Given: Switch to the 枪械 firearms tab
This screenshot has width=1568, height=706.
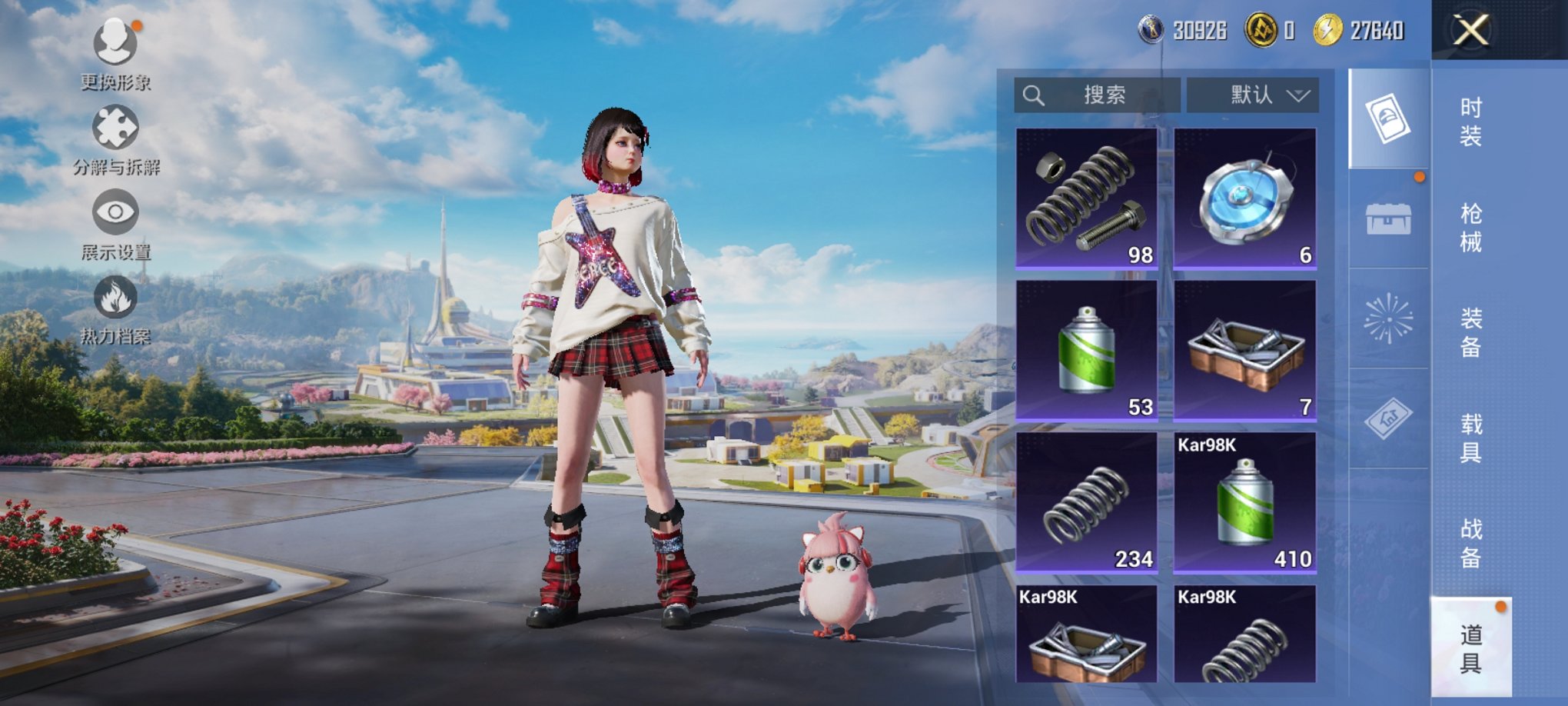Looking at the screenshot, I should tap(1470, 228).
